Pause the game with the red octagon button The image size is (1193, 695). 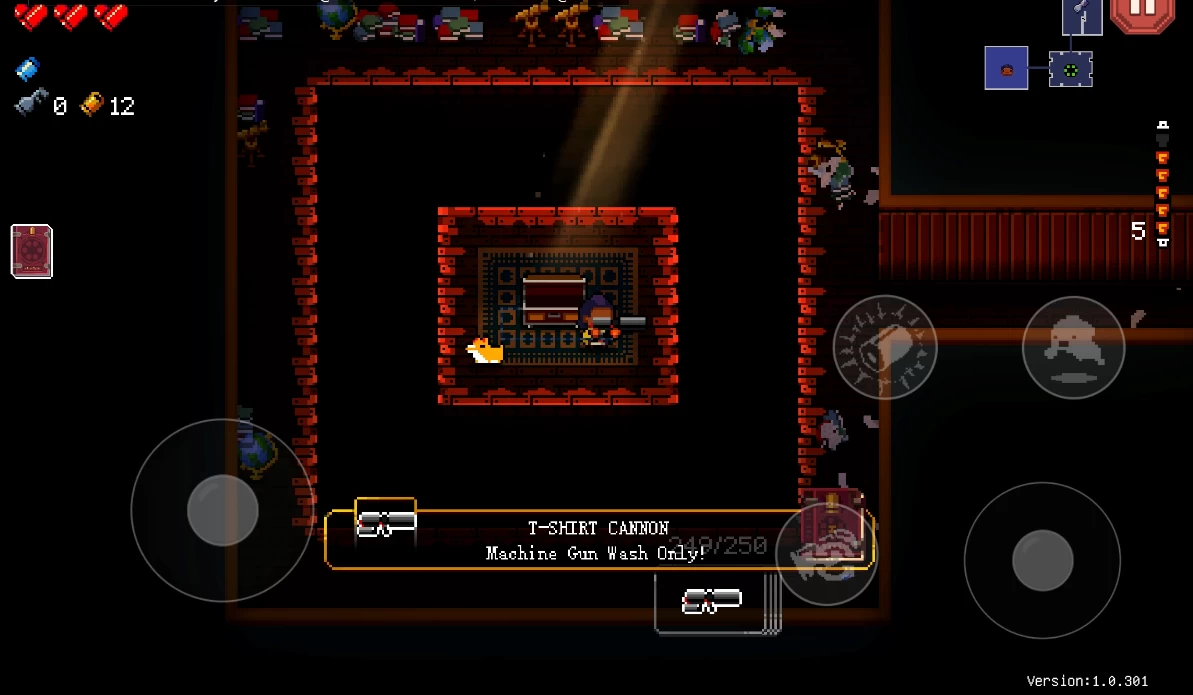pos(1142,14)
